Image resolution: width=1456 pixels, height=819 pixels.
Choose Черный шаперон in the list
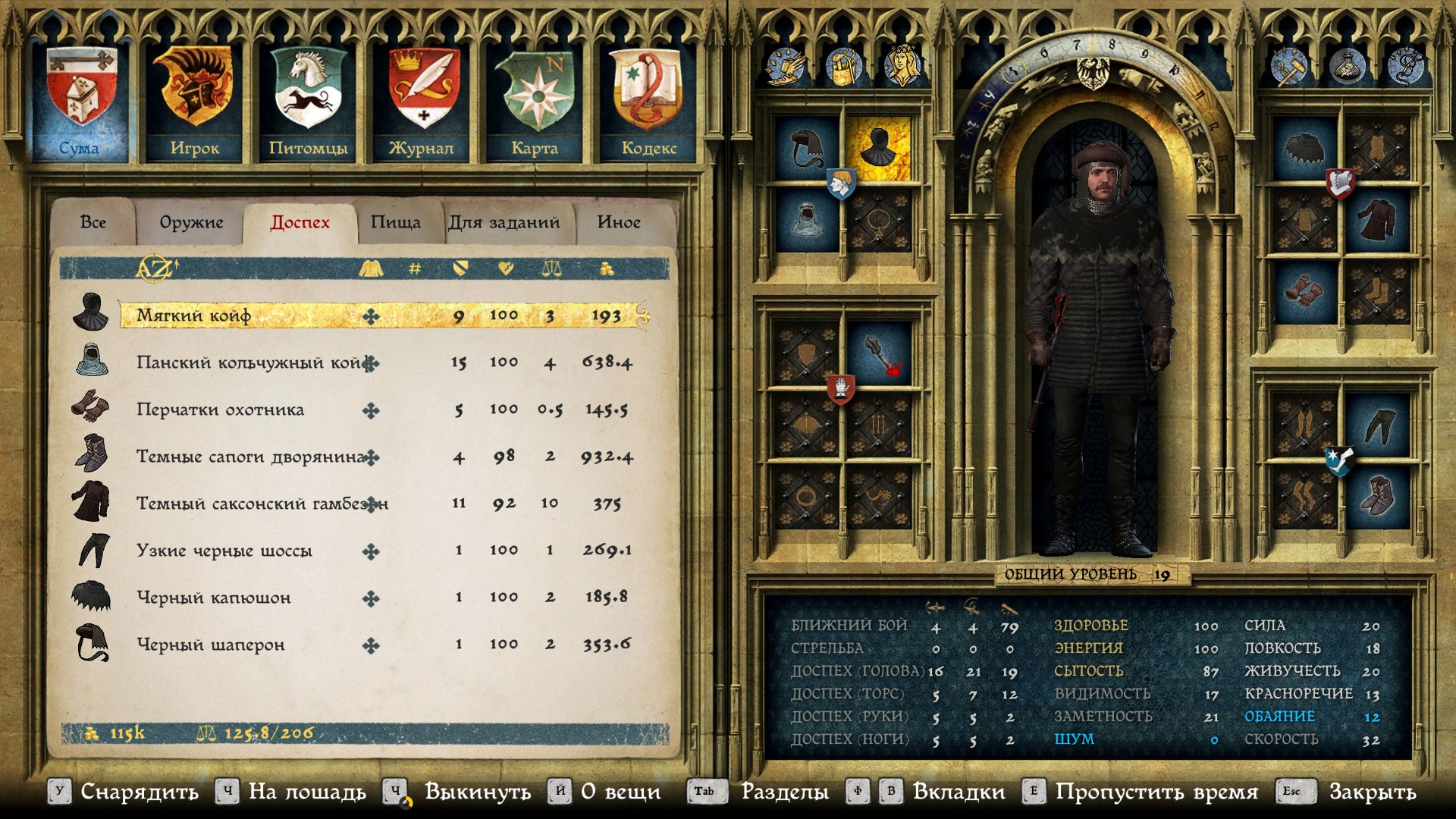click(x=211, y=645)
